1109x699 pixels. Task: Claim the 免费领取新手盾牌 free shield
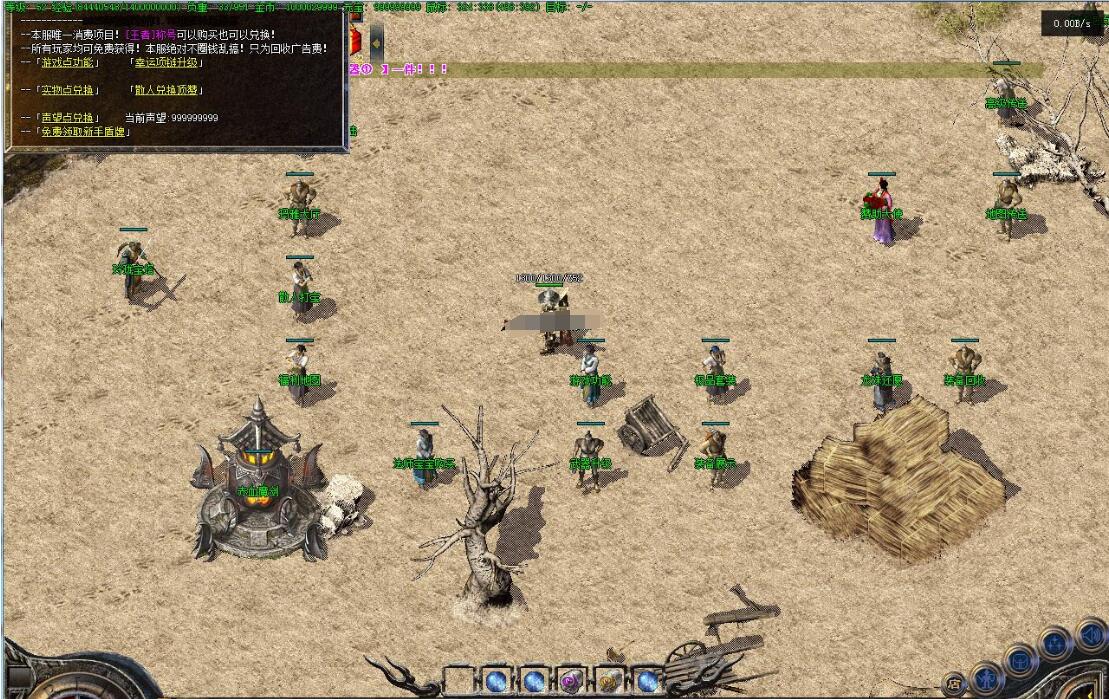84,131
